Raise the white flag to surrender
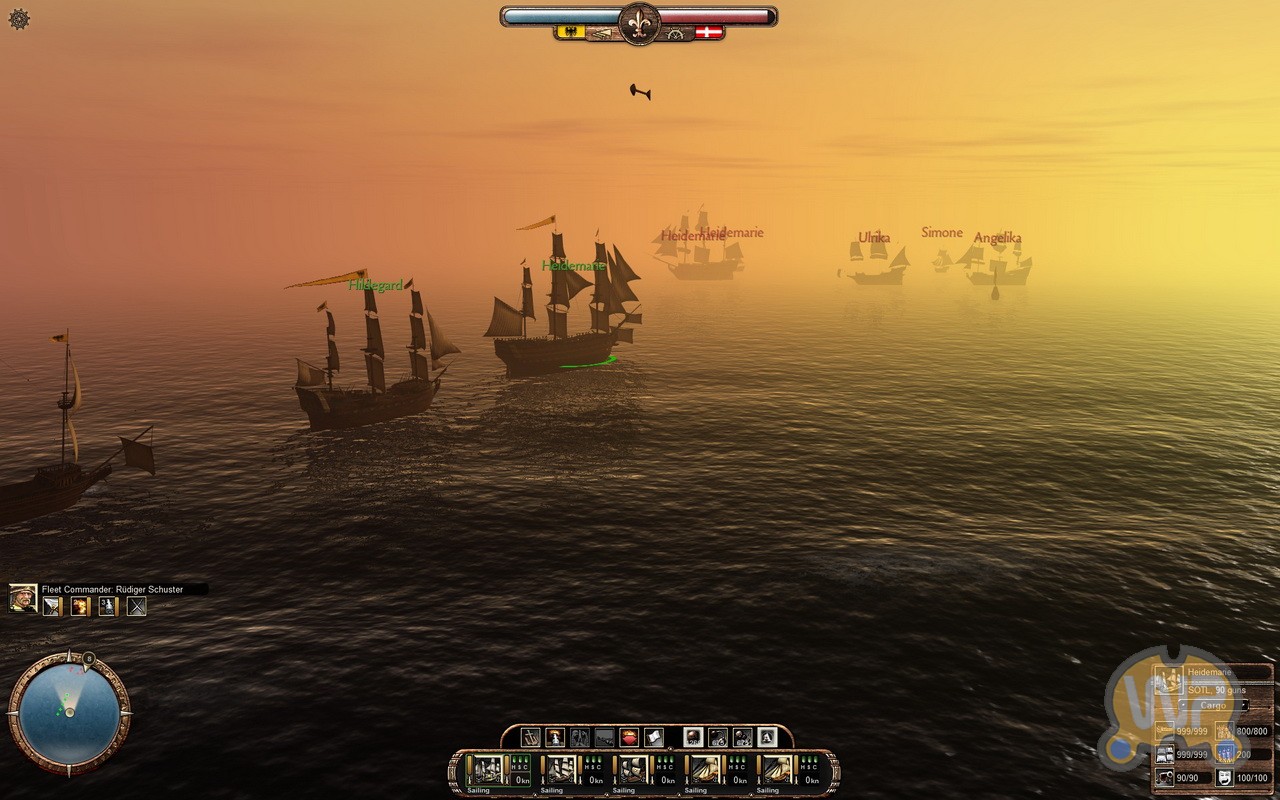 [x=654, y=738]
